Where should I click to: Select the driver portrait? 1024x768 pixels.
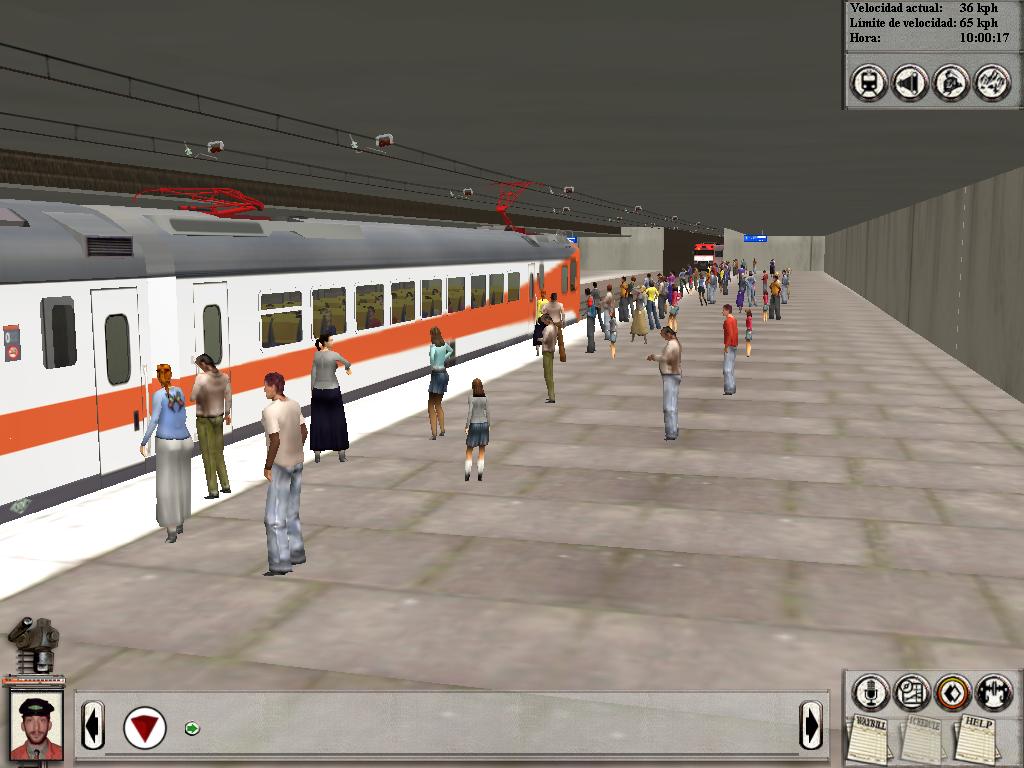36,727
